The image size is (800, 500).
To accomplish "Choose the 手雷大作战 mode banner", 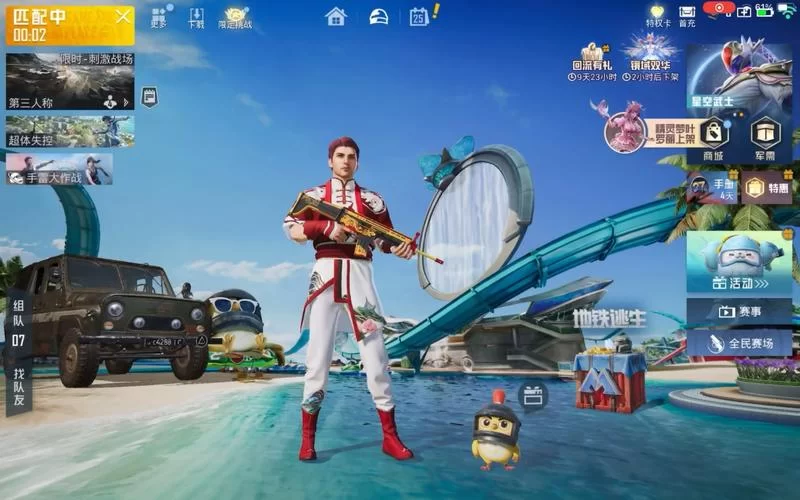I will [x=59, y=169].
